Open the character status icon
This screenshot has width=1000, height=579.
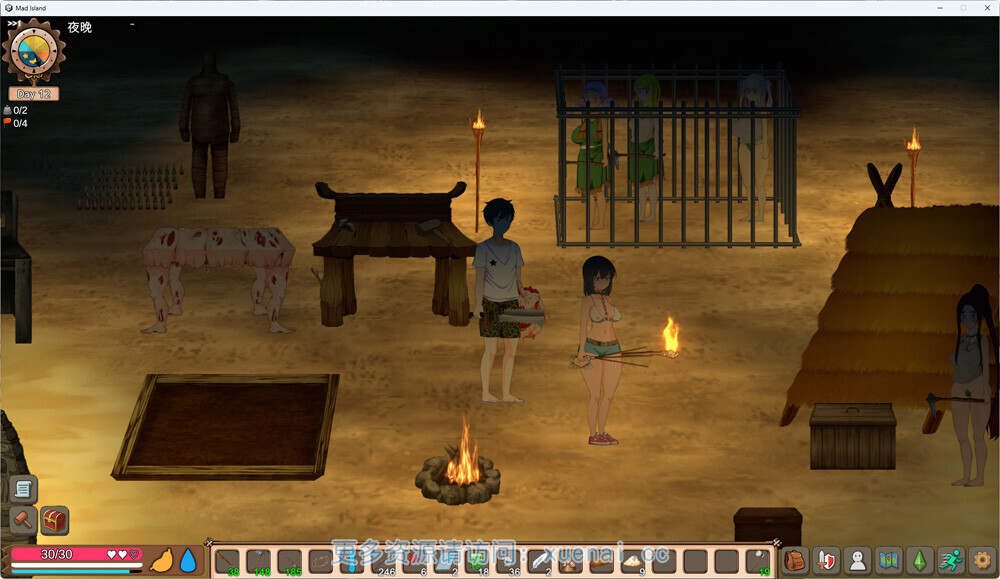[857, 561]
